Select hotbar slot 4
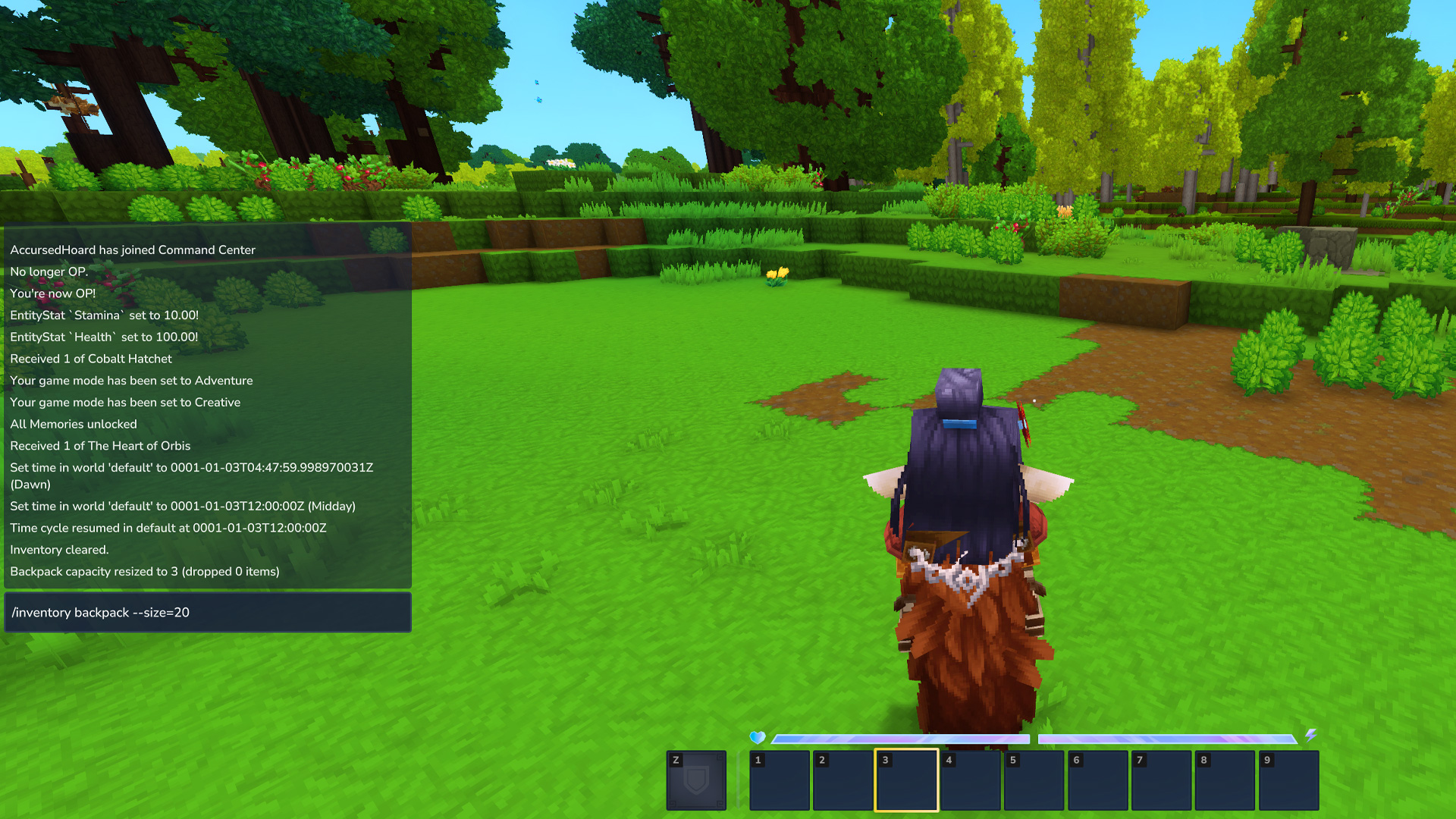The image size is (1456, 819). pyautogui.click(x=970, y=780)
